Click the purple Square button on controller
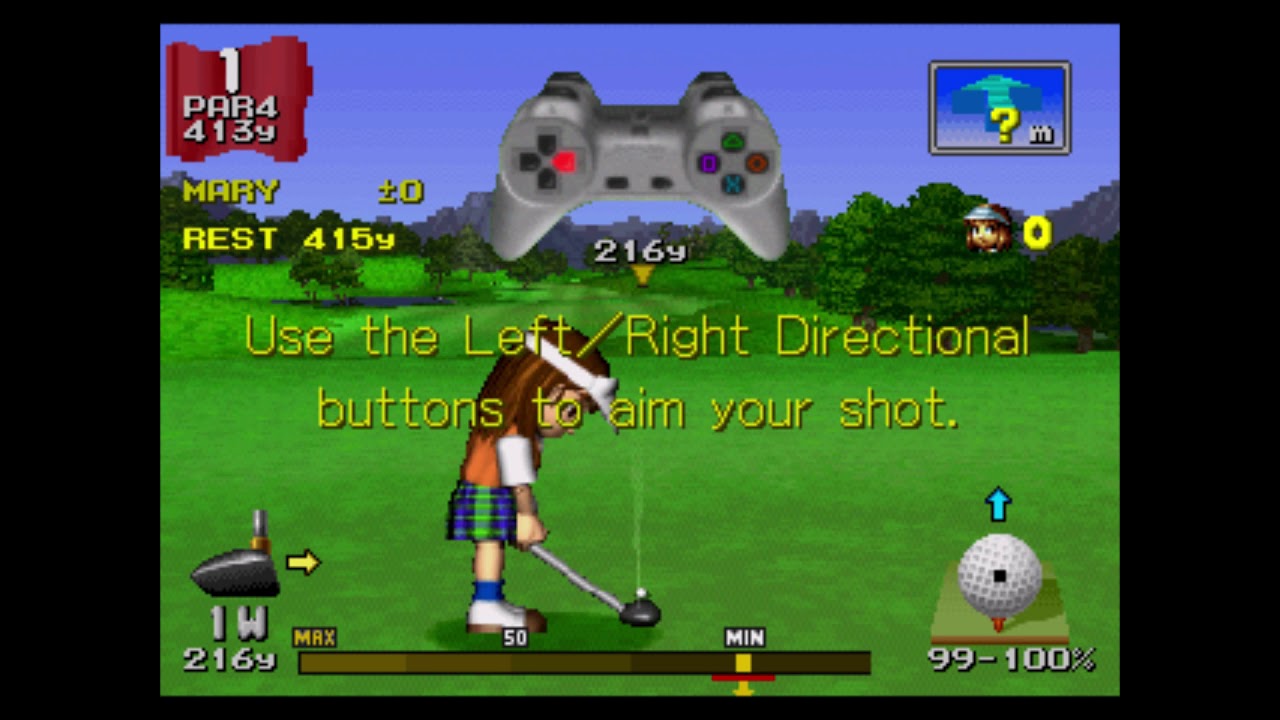The height and width of the screenshot is (720, 1280). (710, 163)
